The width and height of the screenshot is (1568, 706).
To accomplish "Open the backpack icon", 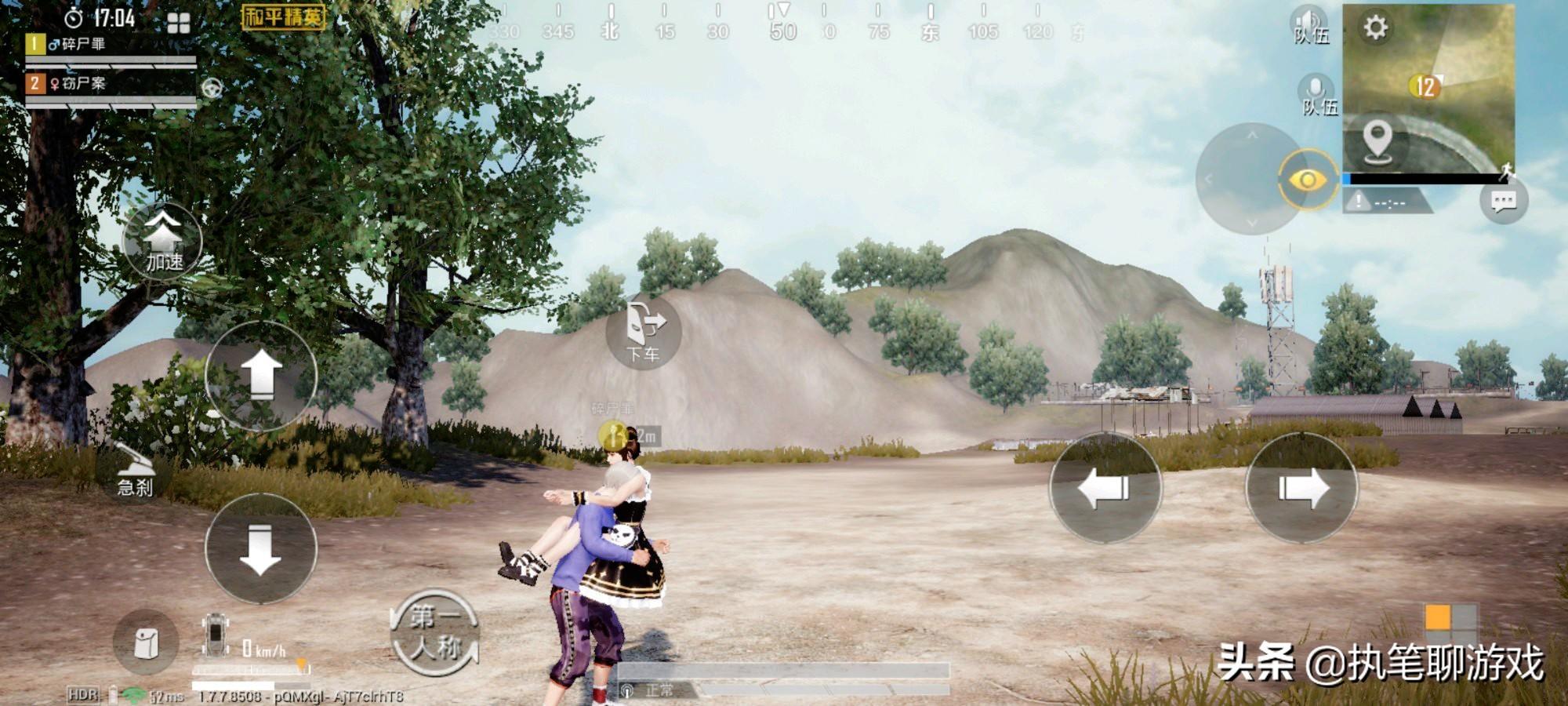I will pyautogui.click(x=146, y=643).
